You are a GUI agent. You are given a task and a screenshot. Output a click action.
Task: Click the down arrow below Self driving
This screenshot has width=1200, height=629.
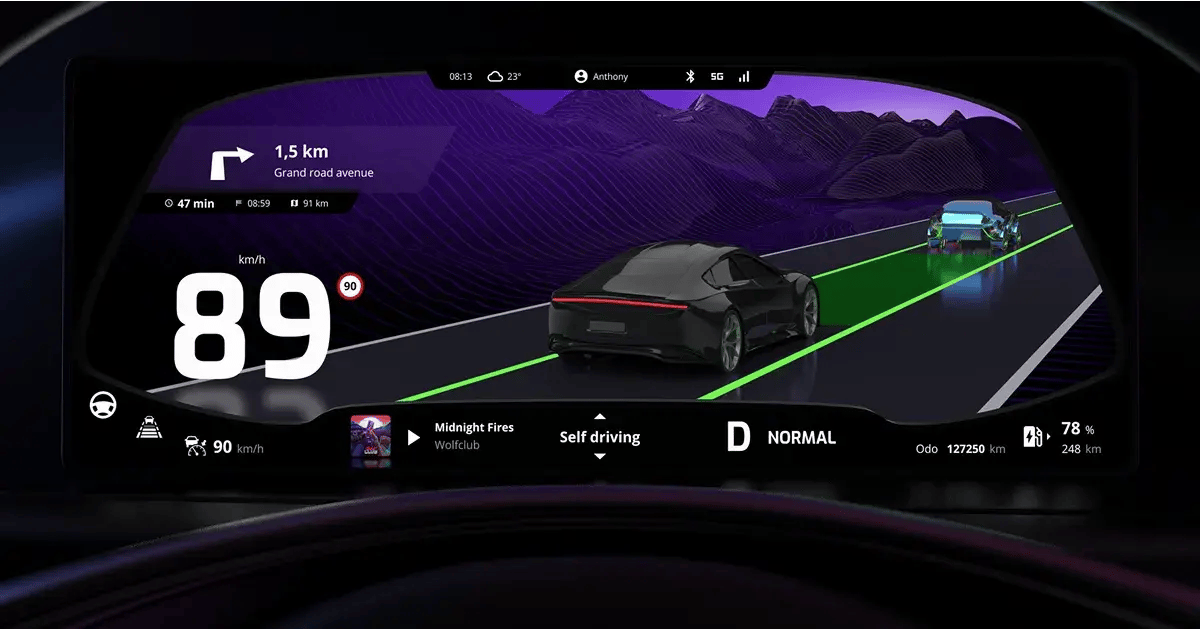[600, 457]
